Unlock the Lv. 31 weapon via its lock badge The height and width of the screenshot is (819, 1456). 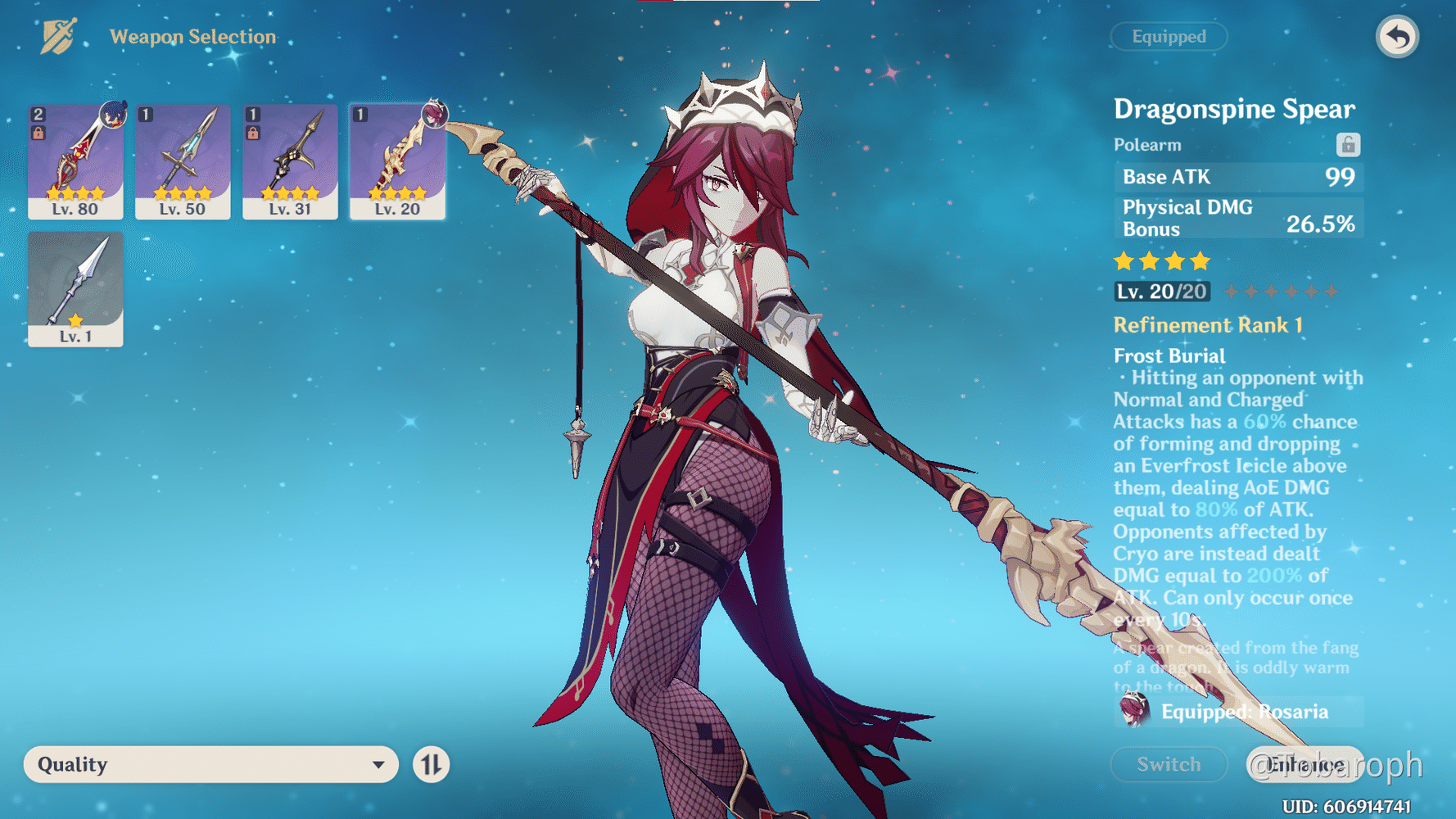tap(252, 133)
